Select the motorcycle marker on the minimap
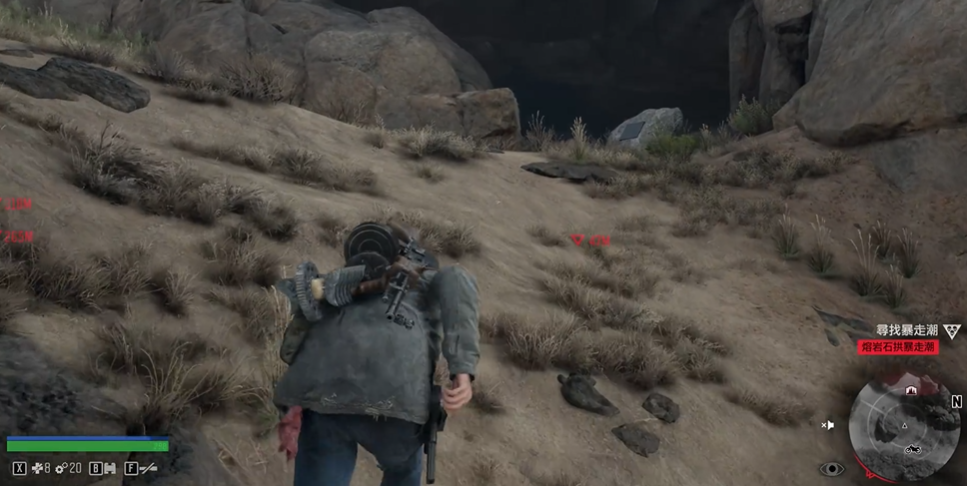The width and height of the screenshot is (967, 486). 913,450
